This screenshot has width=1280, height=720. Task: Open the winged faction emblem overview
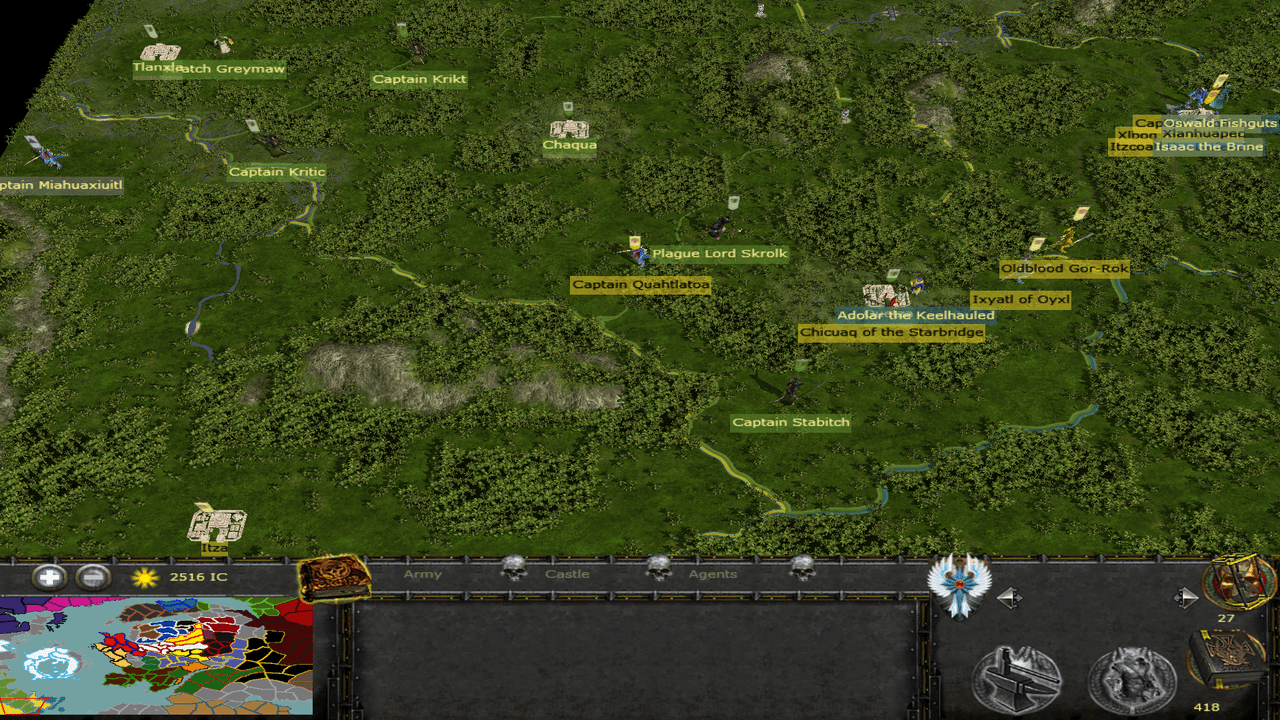[958, 584]
